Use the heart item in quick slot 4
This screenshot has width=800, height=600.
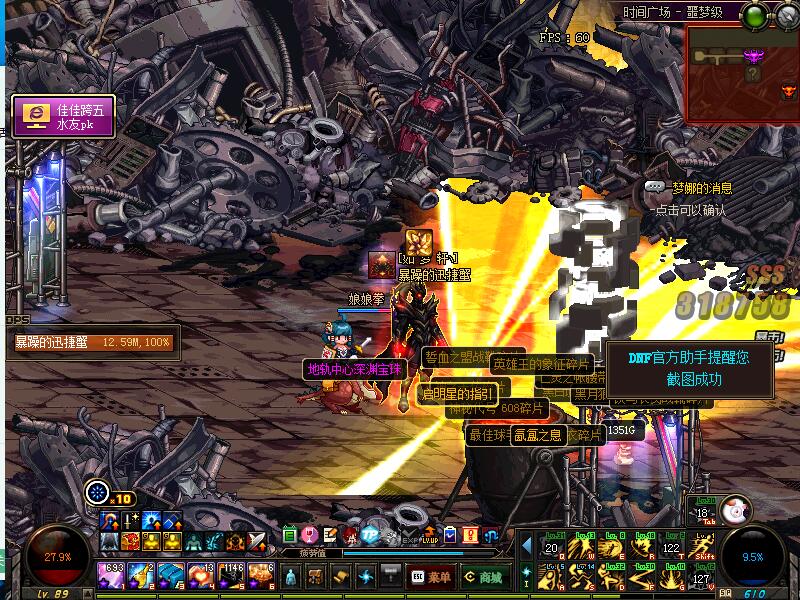[x=200, y=575]
